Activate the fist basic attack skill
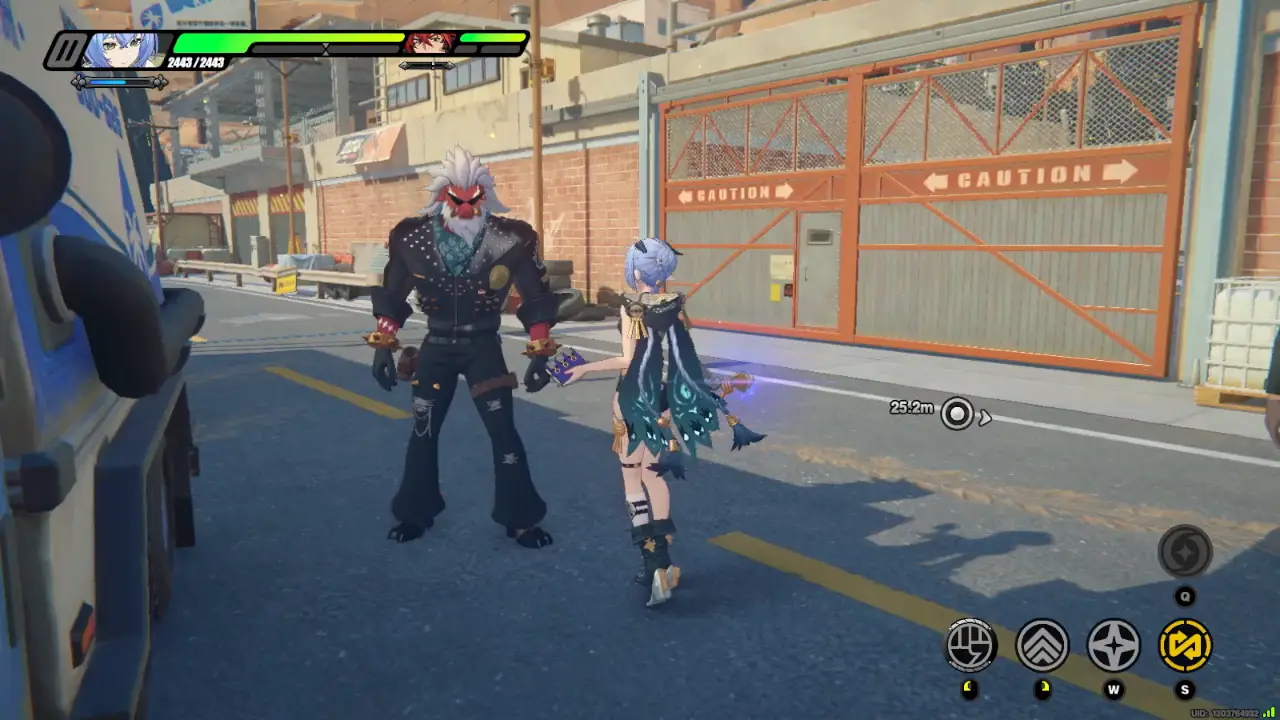The width and height of the screenshot is (1280, 720). [971, 645]
